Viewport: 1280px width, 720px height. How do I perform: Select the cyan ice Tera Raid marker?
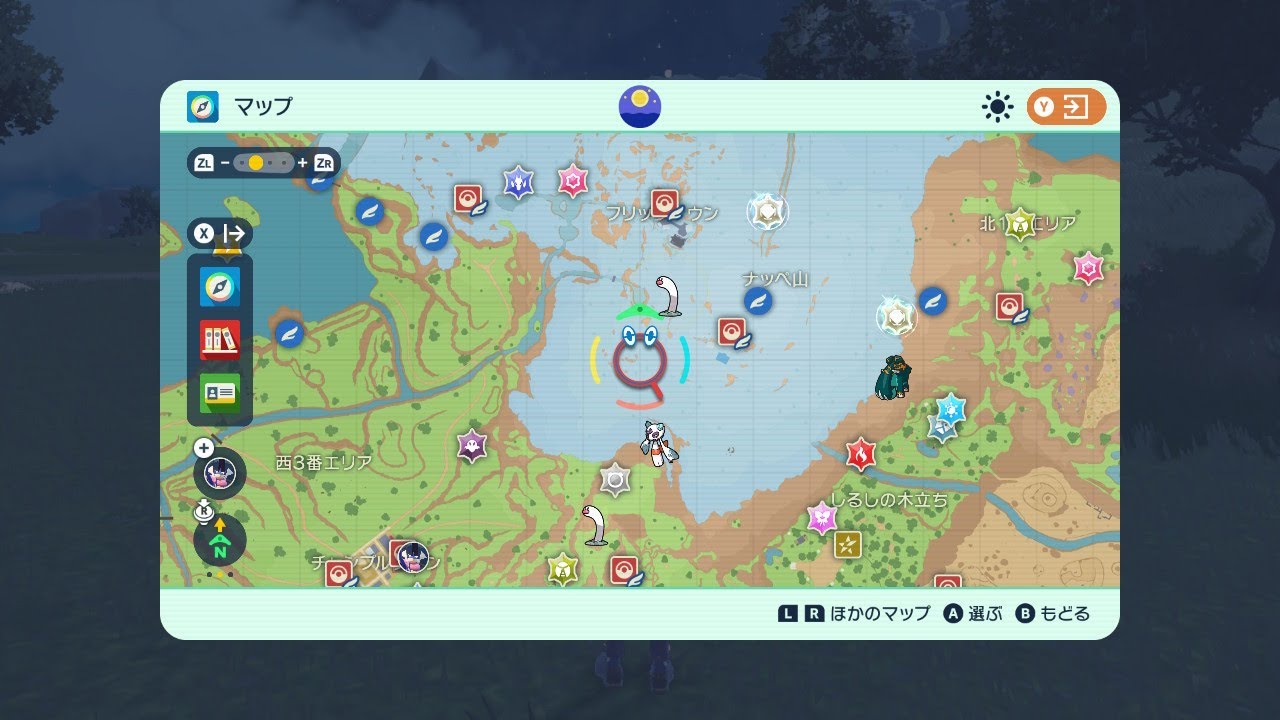950,409
